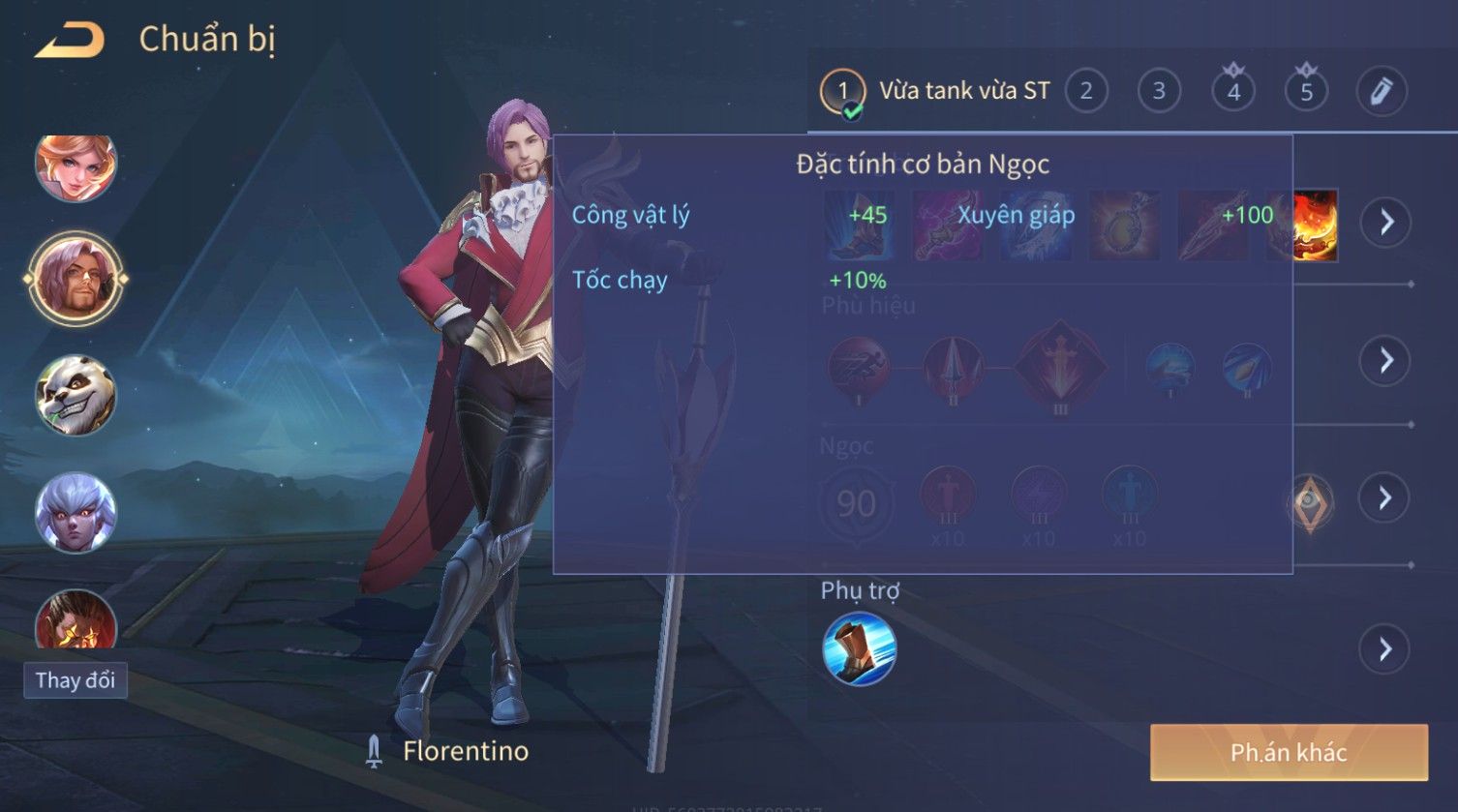Select the Florentino hero portrait
Image resolution: width=1458 pixels, height=812 pixels.
click(76, 280)
